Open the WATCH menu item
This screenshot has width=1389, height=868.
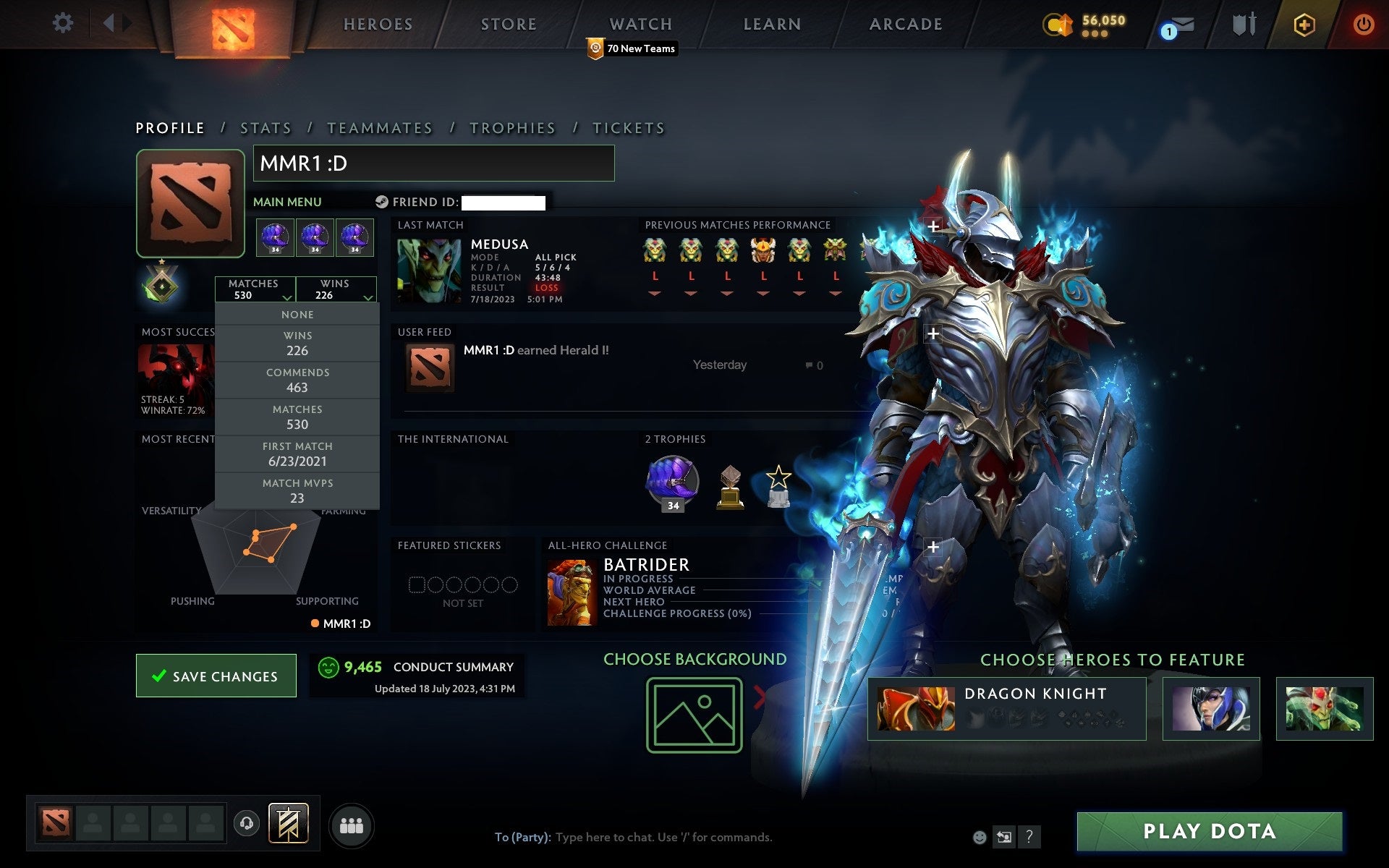(x=640, y=23)
